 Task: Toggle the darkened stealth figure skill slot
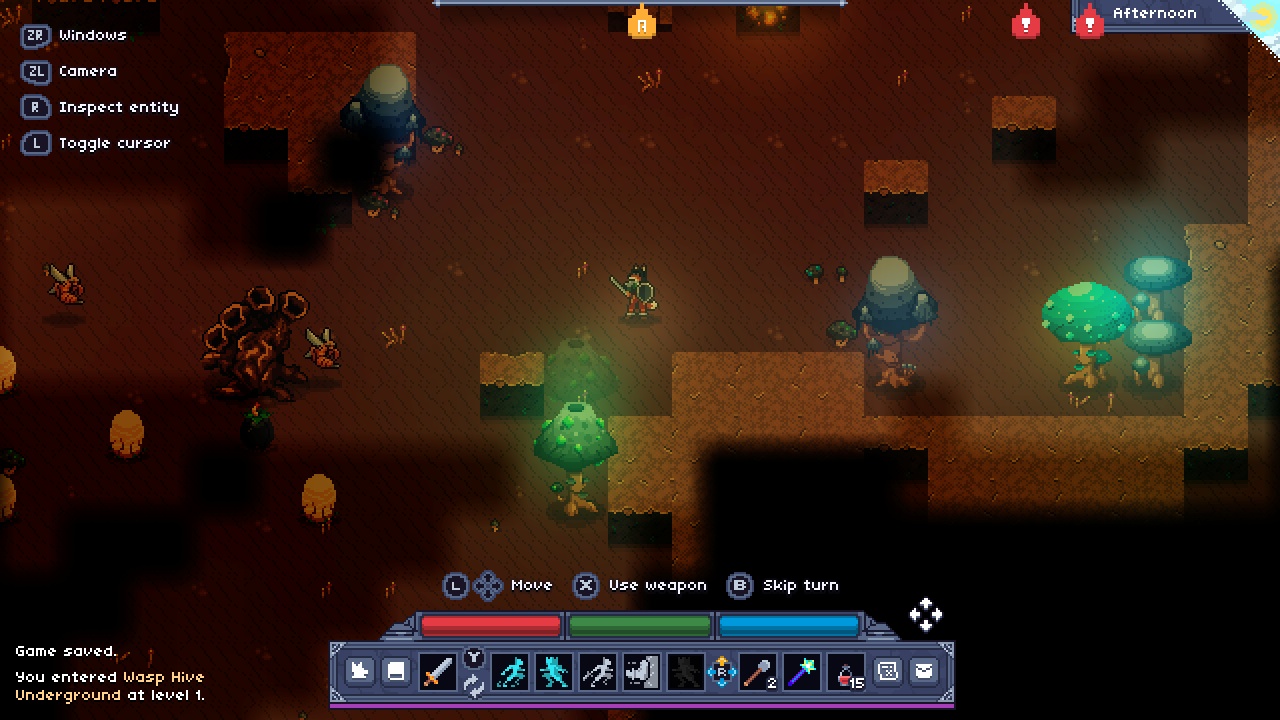pos(684,671)
